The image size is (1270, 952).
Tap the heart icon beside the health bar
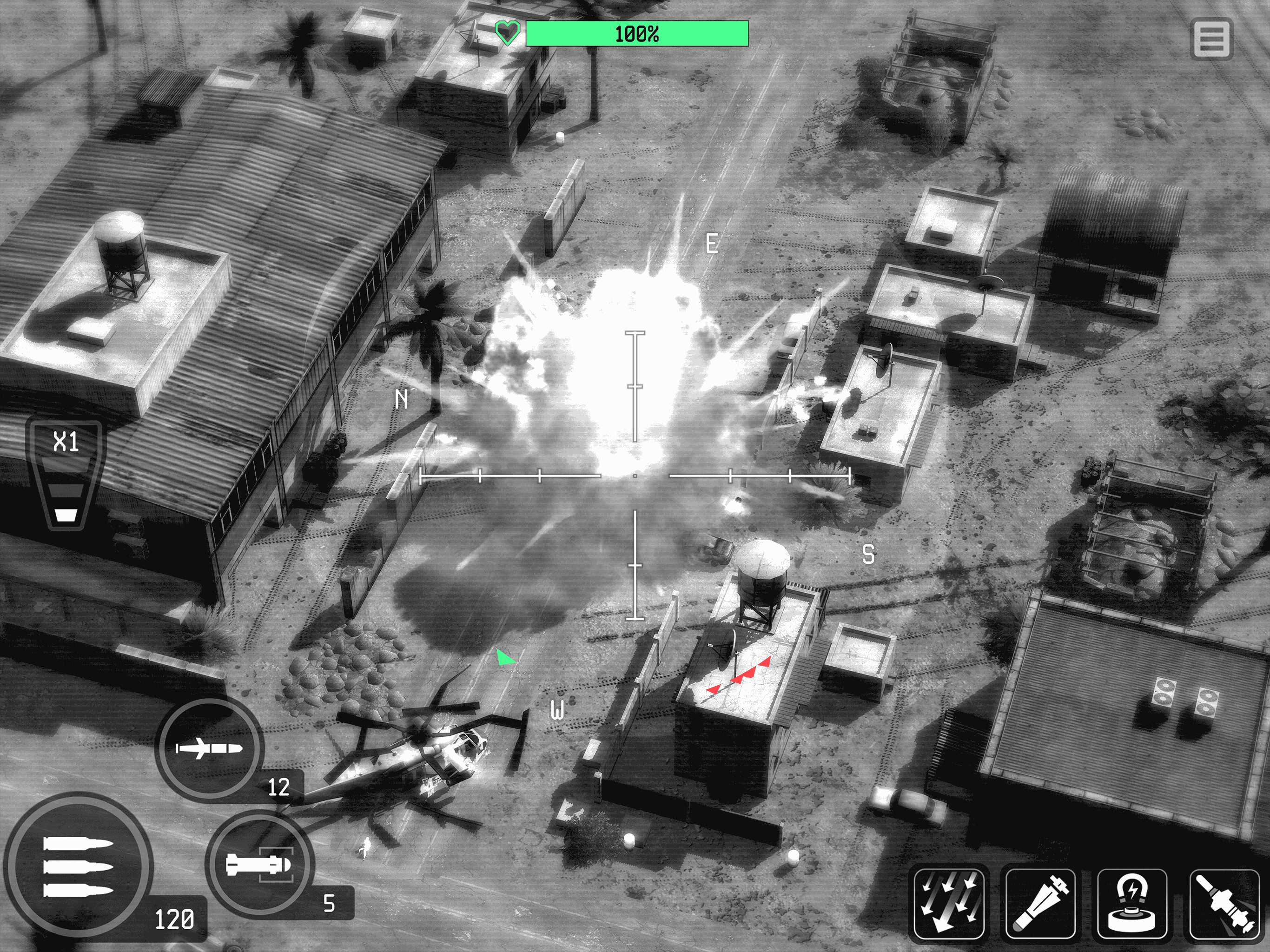tap(509, 34)
